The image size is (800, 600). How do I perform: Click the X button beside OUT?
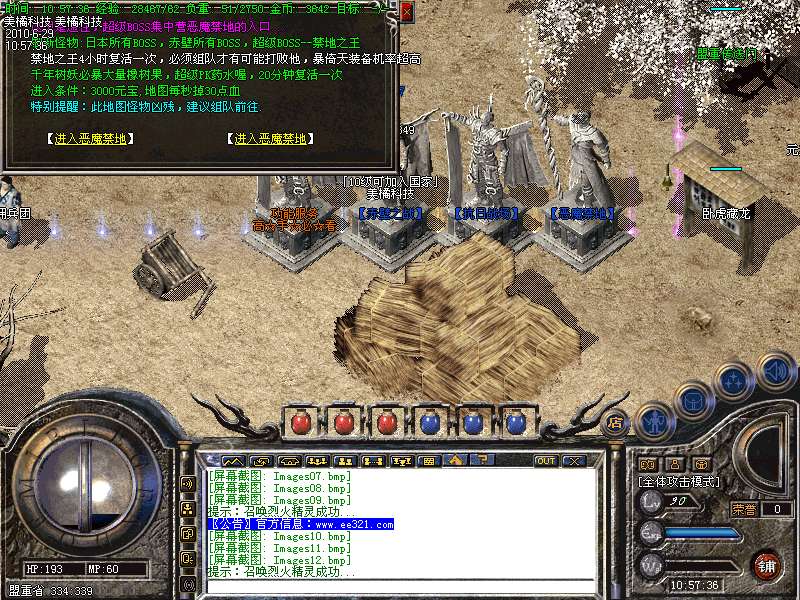(x=573, y=461)
